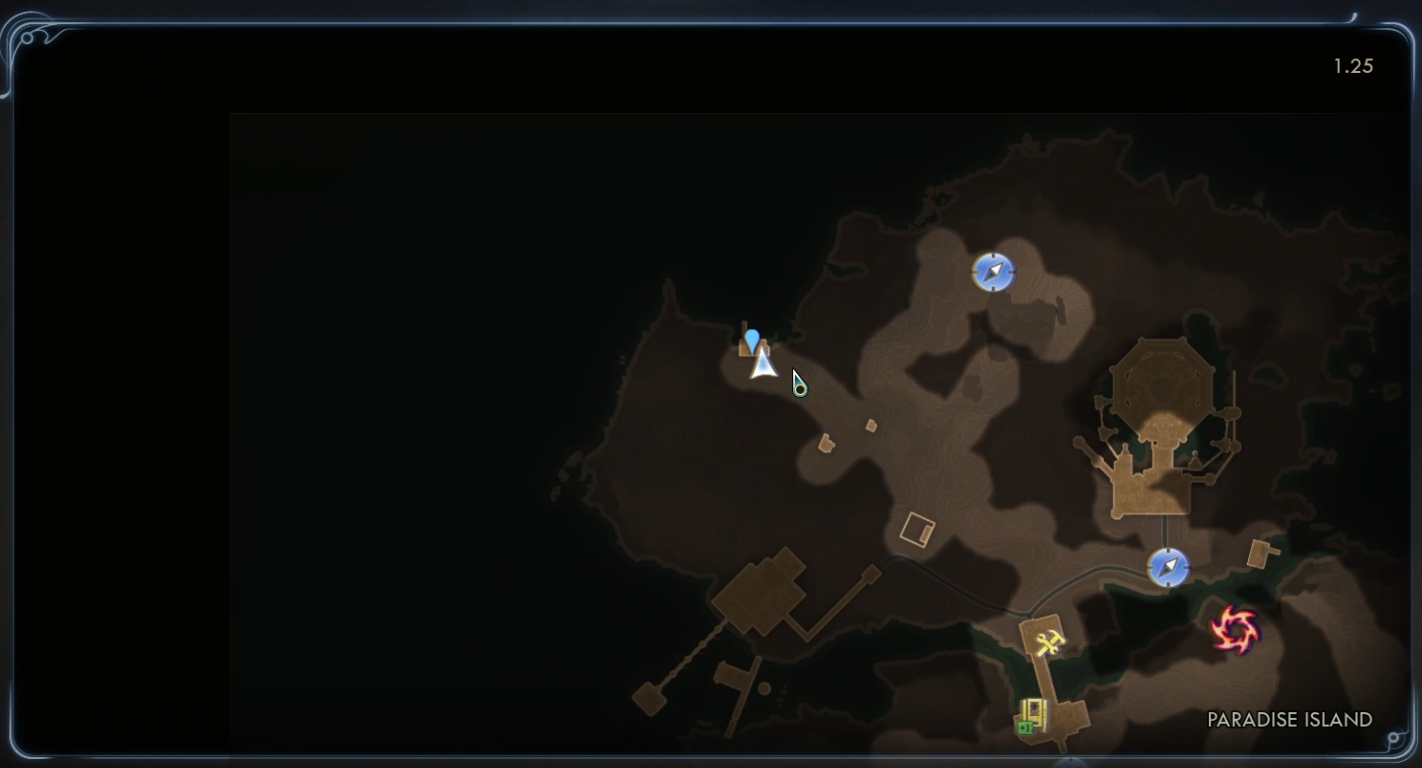Screen dimensions: 1422x768
Task: Select the compass marker below the octagonal building
Action: 1168,567
